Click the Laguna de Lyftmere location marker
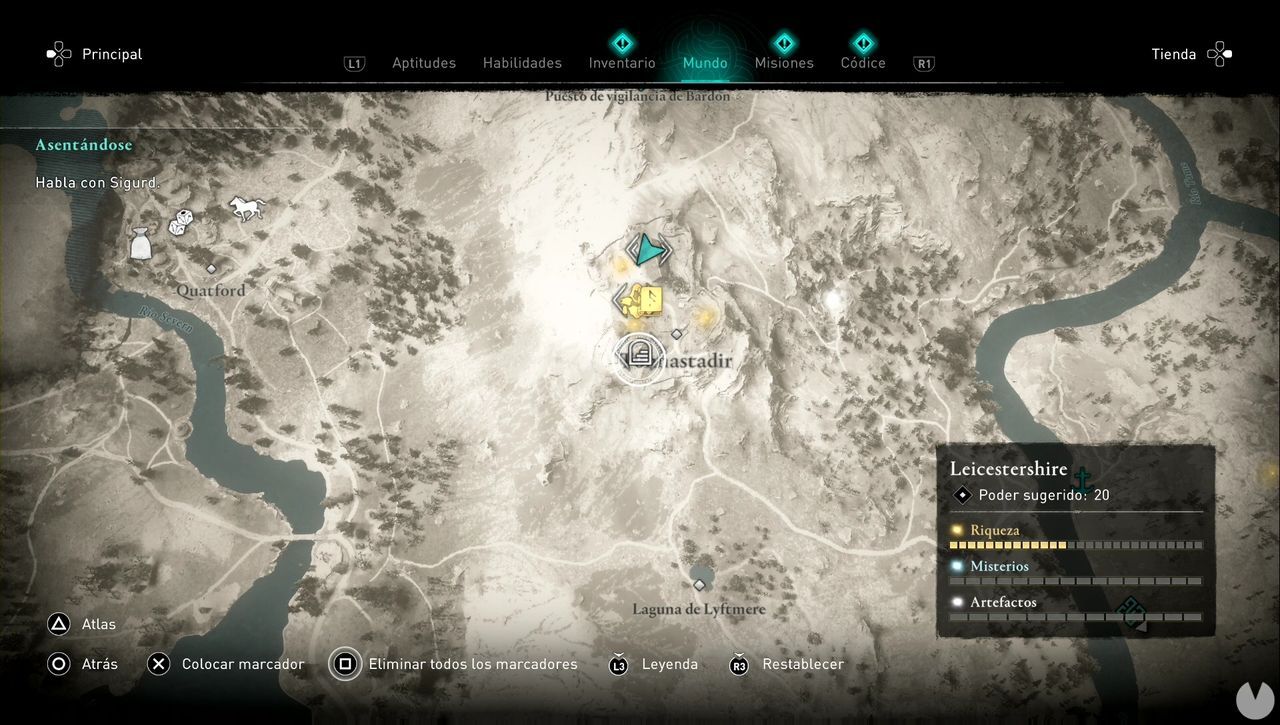Image resolution: width=1280 pixels, height=725 pixels. pos(699,585)
